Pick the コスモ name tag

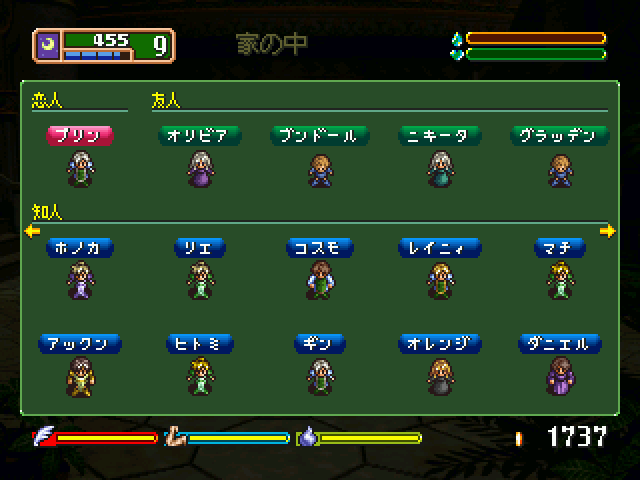tap(320, 247)
